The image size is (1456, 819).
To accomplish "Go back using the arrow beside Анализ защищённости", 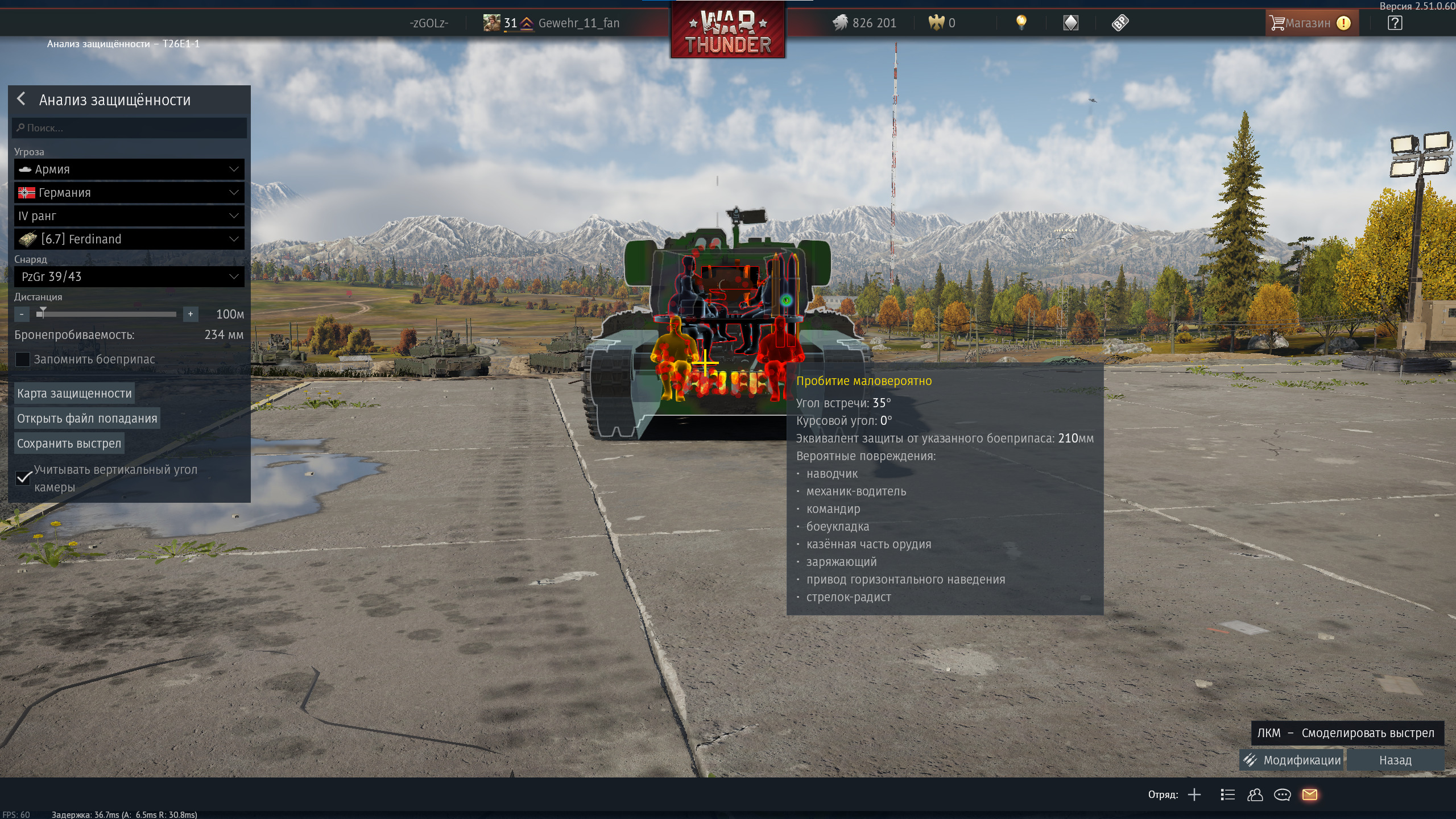I will [x=22, y=99].
